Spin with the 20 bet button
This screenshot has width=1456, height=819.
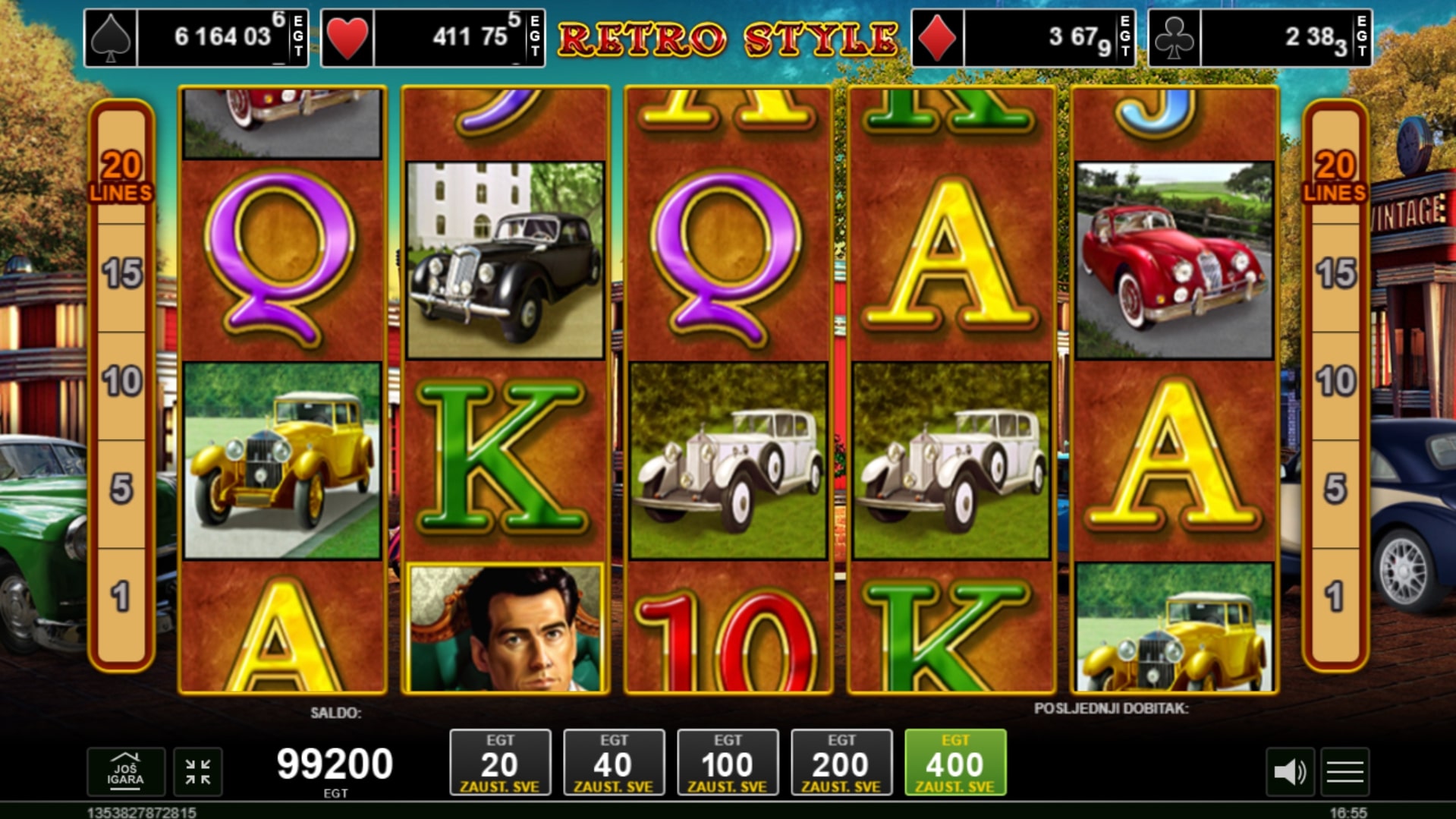(500, 762)
